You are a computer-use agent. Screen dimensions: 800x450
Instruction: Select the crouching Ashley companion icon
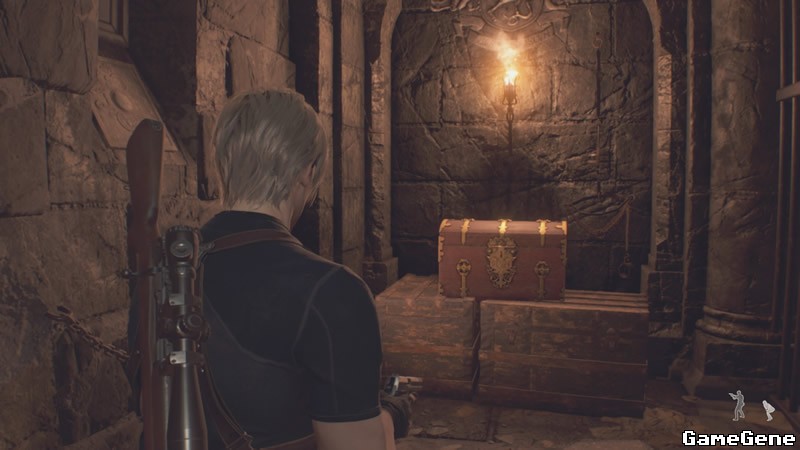point(768,409)
